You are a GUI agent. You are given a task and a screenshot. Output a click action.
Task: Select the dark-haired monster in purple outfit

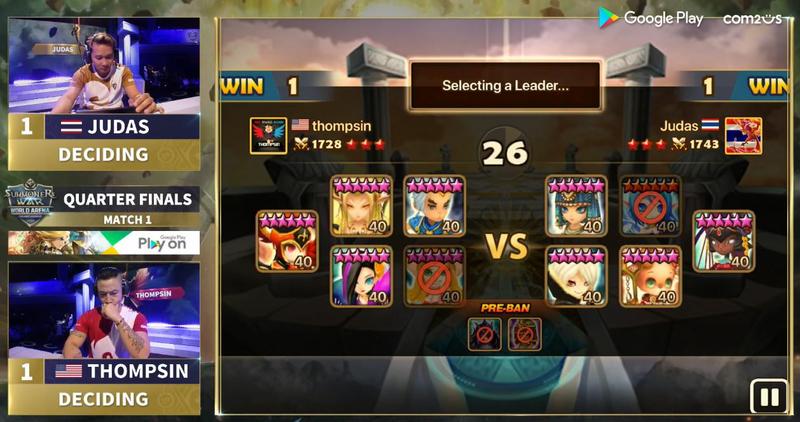pos(361,275)
